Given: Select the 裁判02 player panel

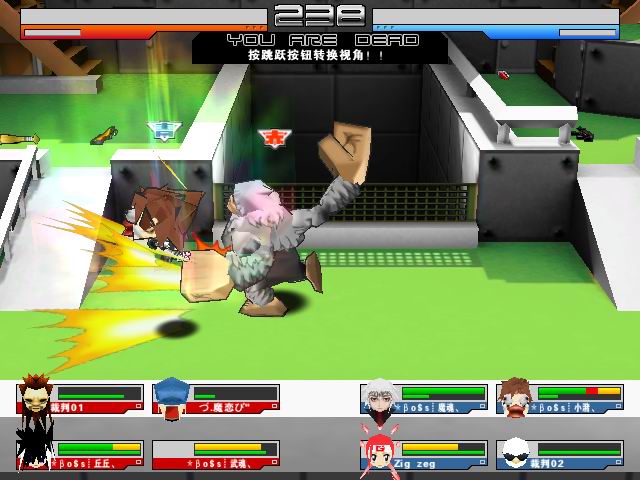Looking at the screenshot, I should pos(560,454).
